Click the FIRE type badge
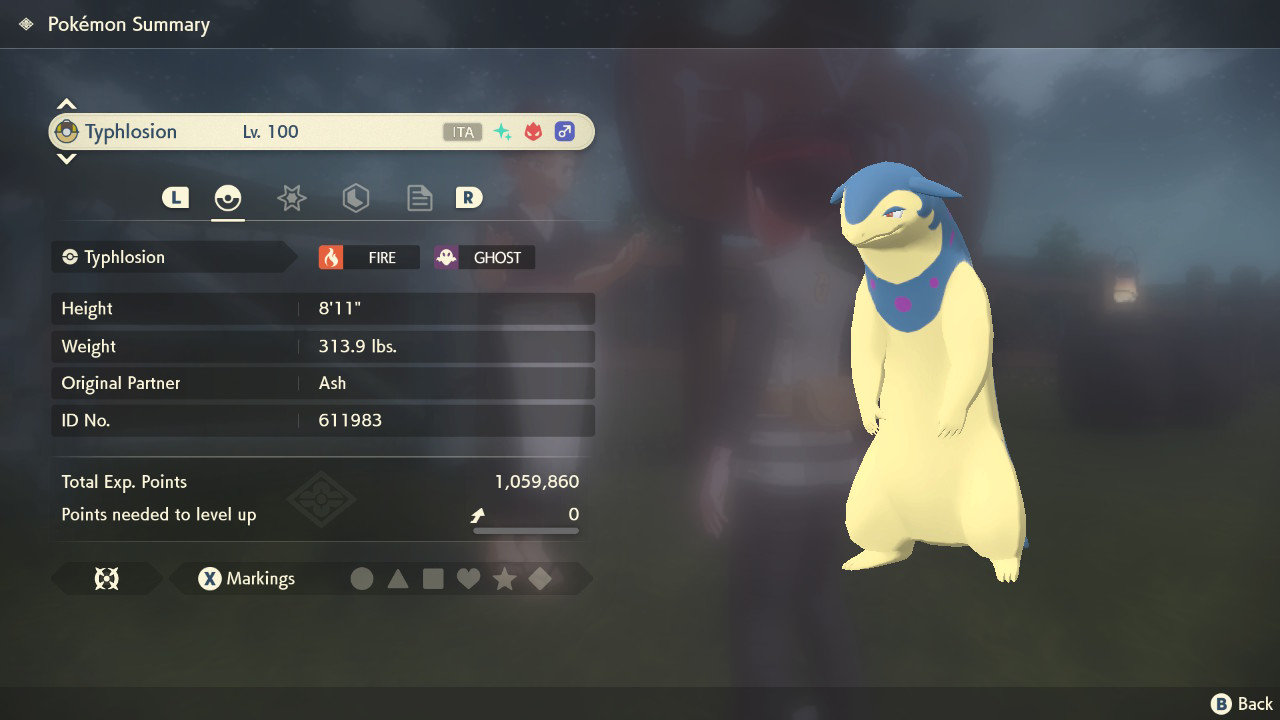The height and width of the screenshot is (720, 1280). pyautogui.click(x=370, y=257)
